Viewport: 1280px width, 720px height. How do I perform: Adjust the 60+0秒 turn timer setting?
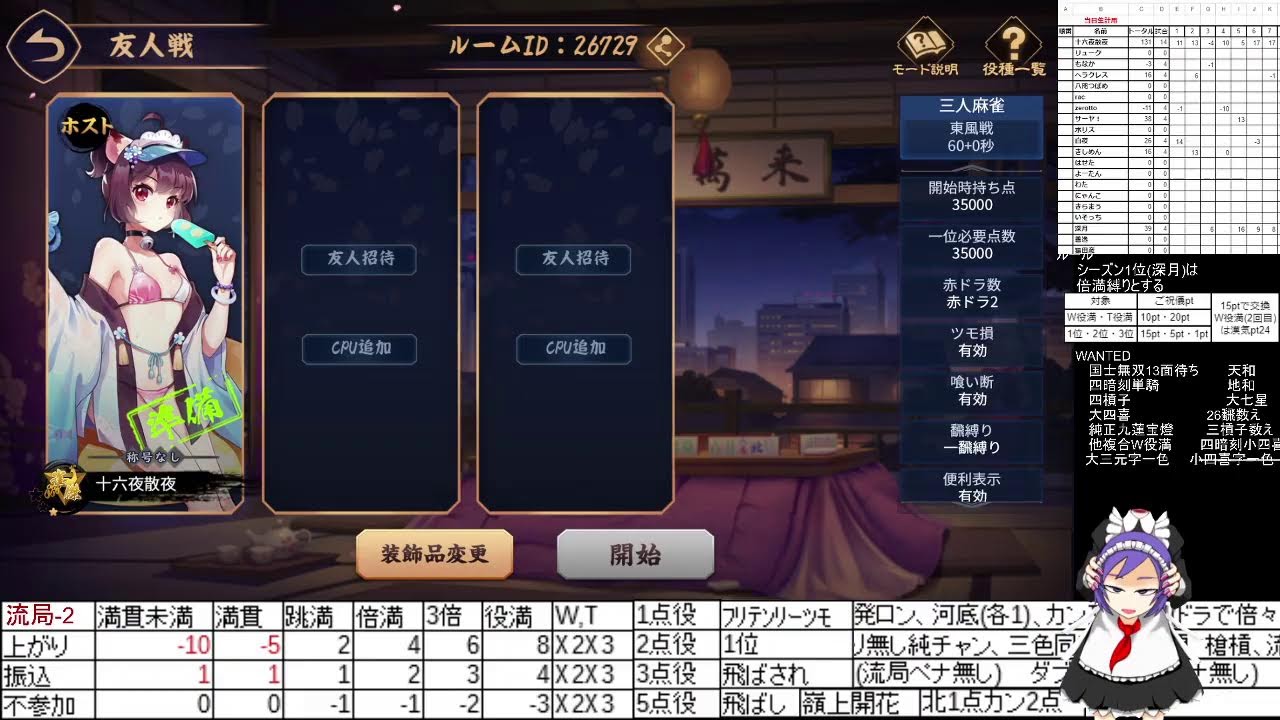point(971,146)
